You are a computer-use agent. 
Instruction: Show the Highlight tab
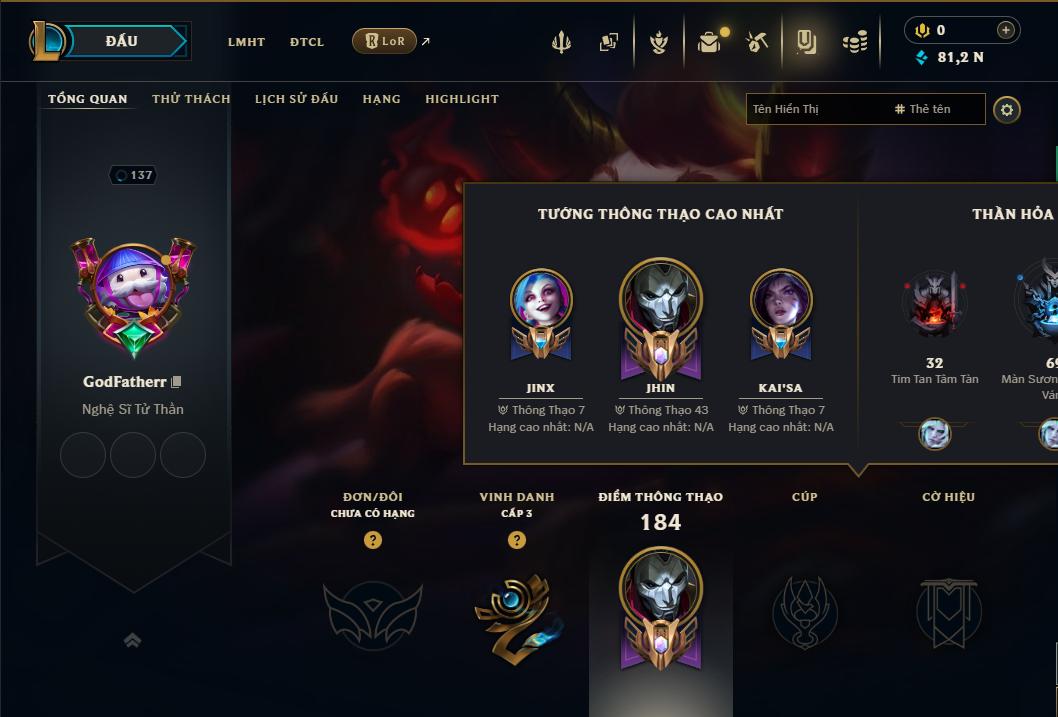tap(461, 99)
